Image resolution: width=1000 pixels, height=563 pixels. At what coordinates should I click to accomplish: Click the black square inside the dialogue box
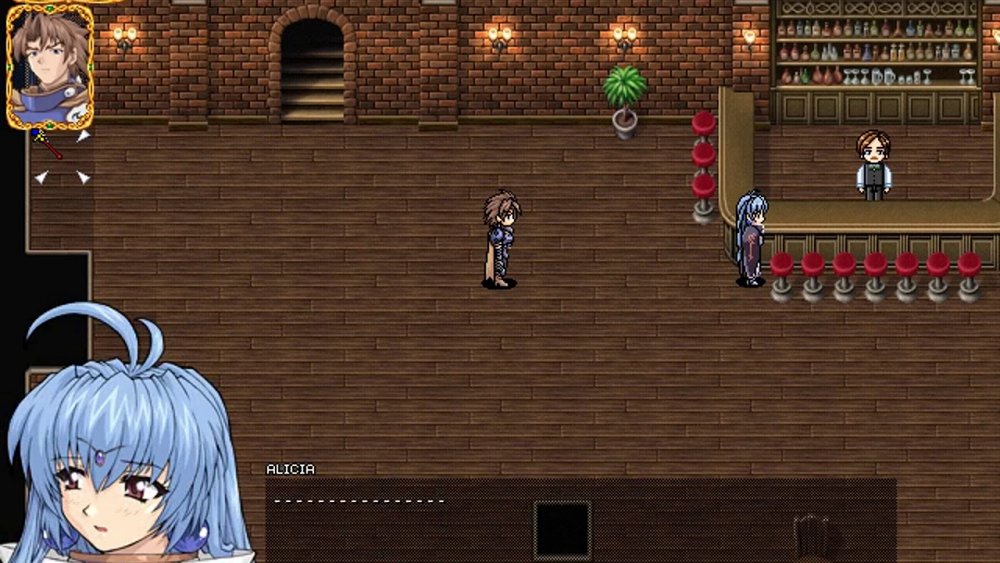coord(562,529)
